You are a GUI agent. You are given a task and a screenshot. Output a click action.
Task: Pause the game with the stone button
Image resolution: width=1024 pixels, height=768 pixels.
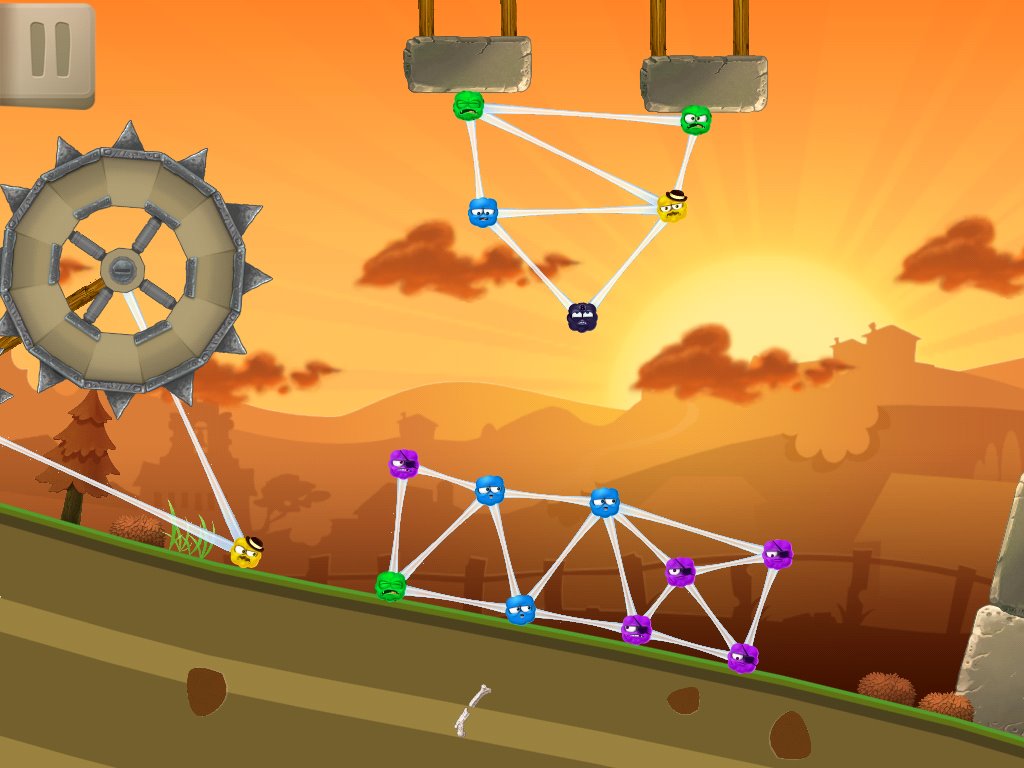pyautogui.click(x=46, y=53)
